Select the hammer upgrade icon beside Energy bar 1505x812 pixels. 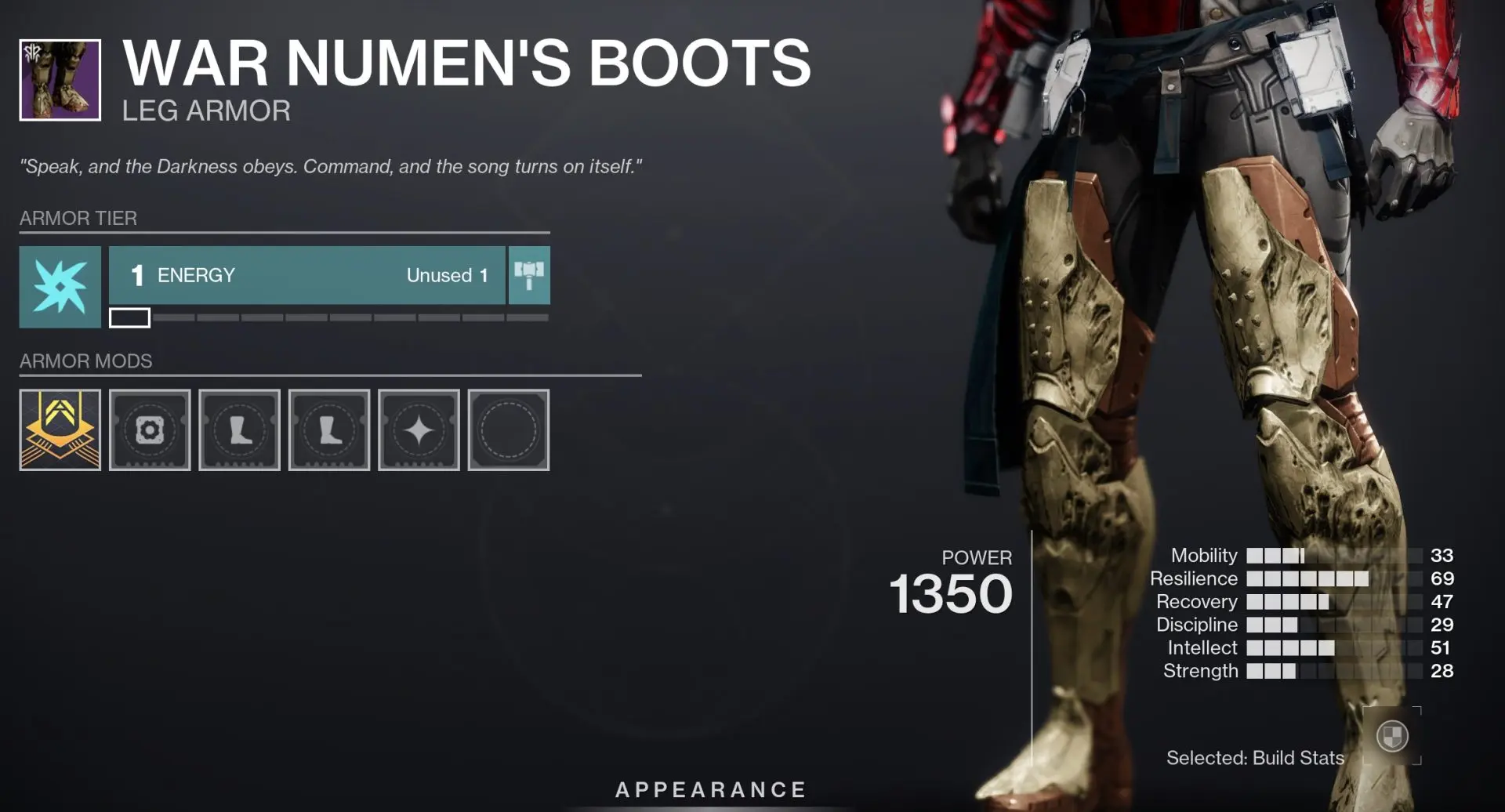(530, 275)
